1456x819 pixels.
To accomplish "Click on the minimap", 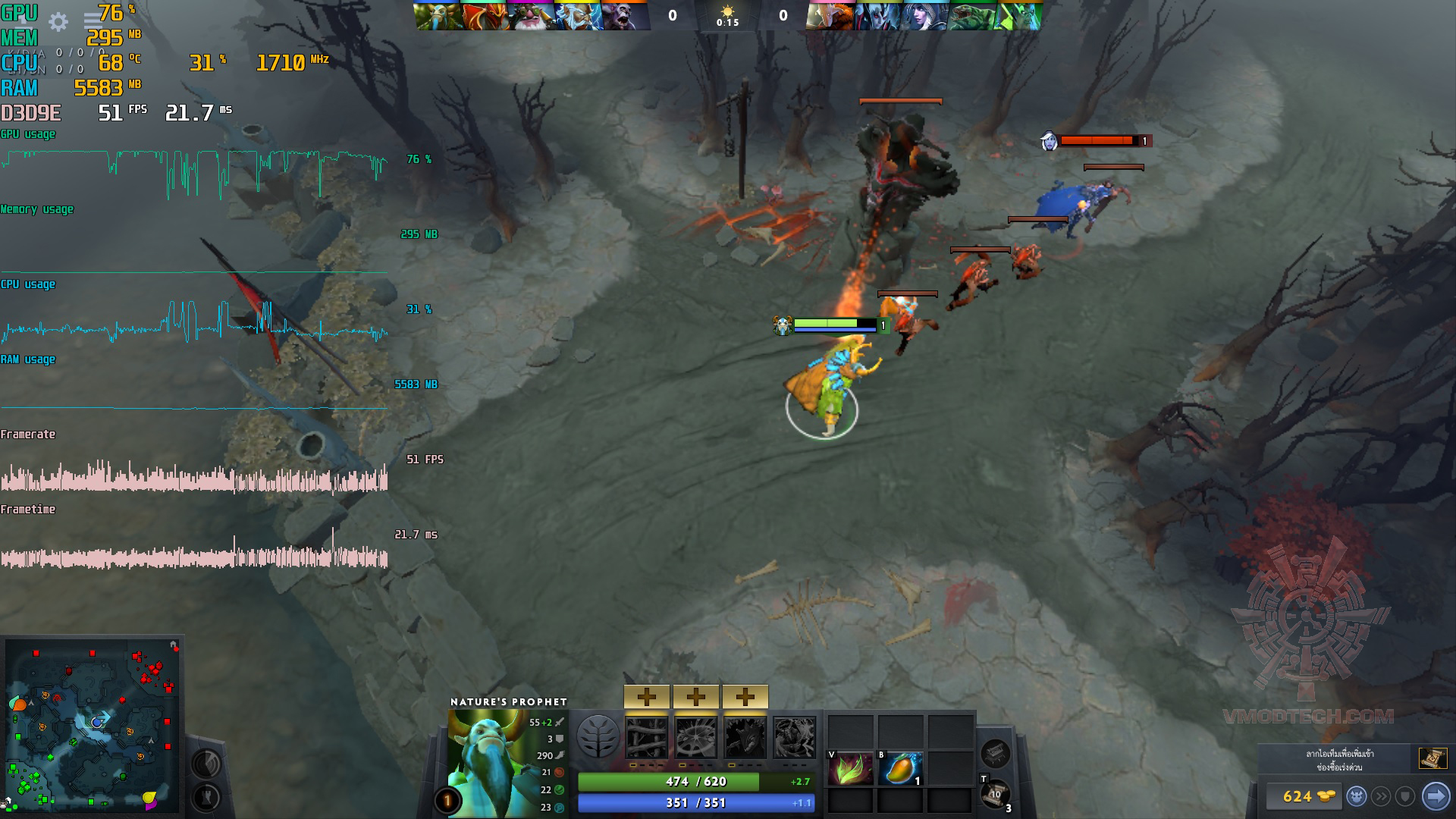I will tap(93, 726).
